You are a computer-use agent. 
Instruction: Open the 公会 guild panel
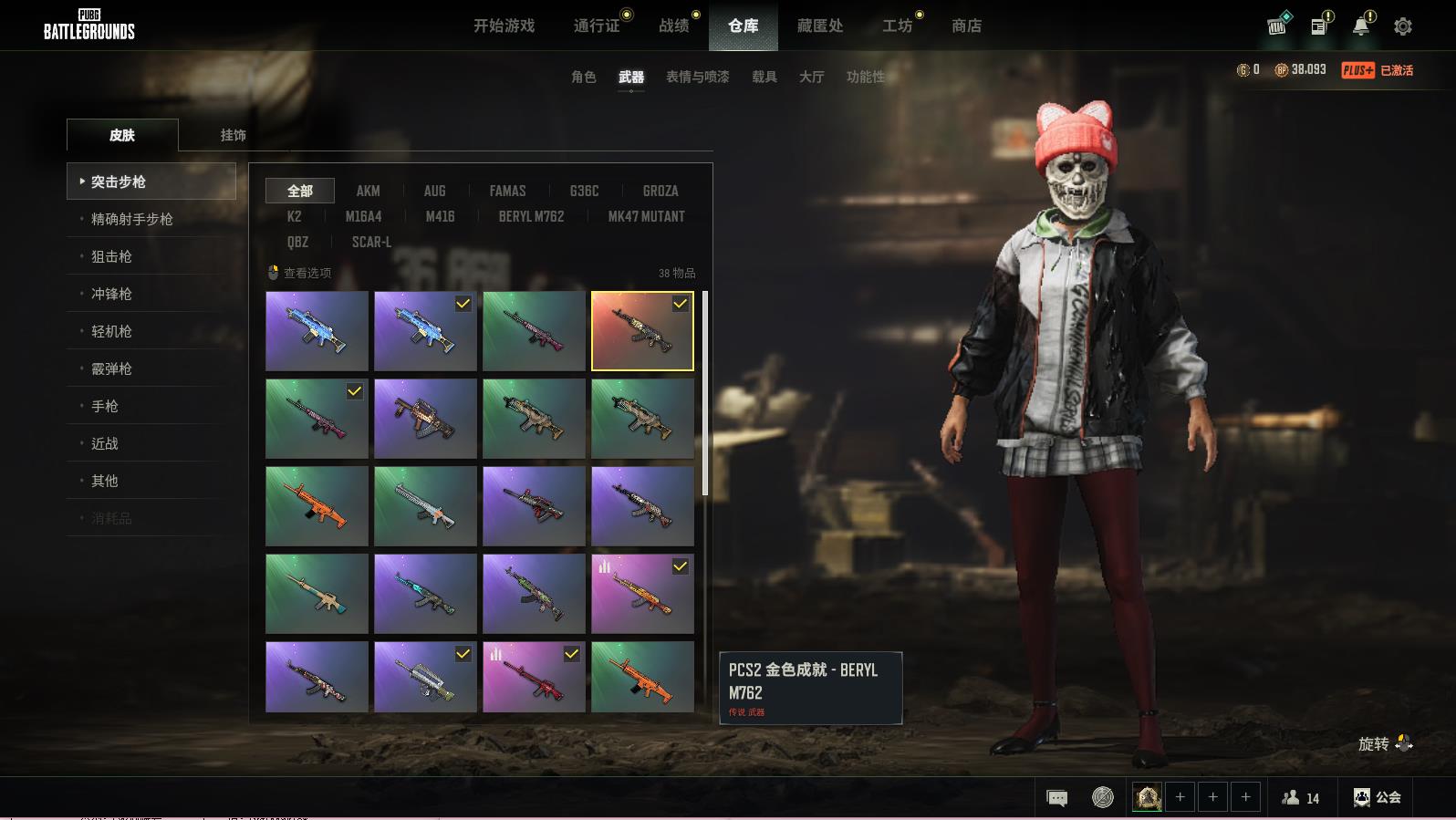1378,797
